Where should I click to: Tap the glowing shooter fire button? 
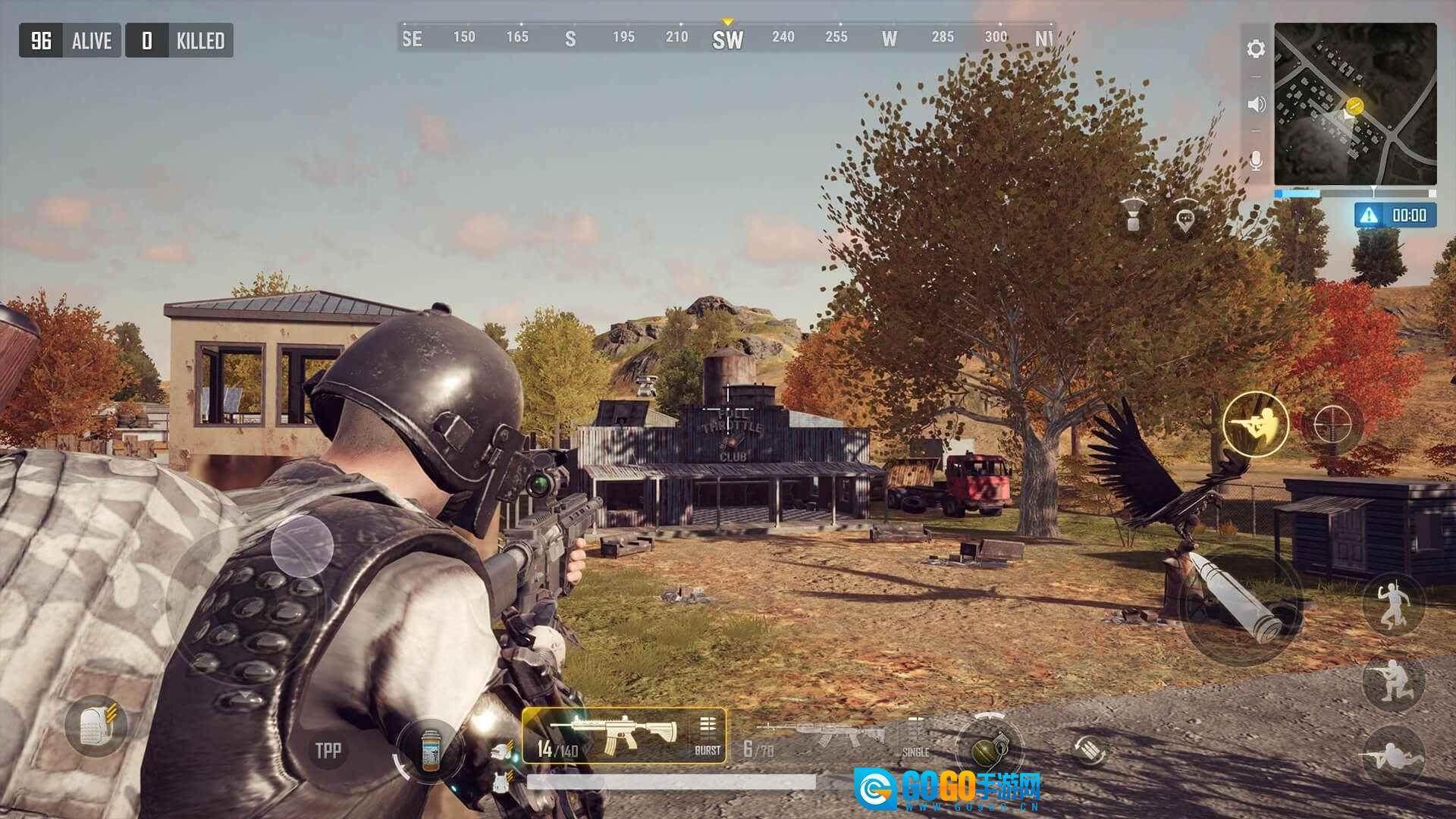[1255, 424]
